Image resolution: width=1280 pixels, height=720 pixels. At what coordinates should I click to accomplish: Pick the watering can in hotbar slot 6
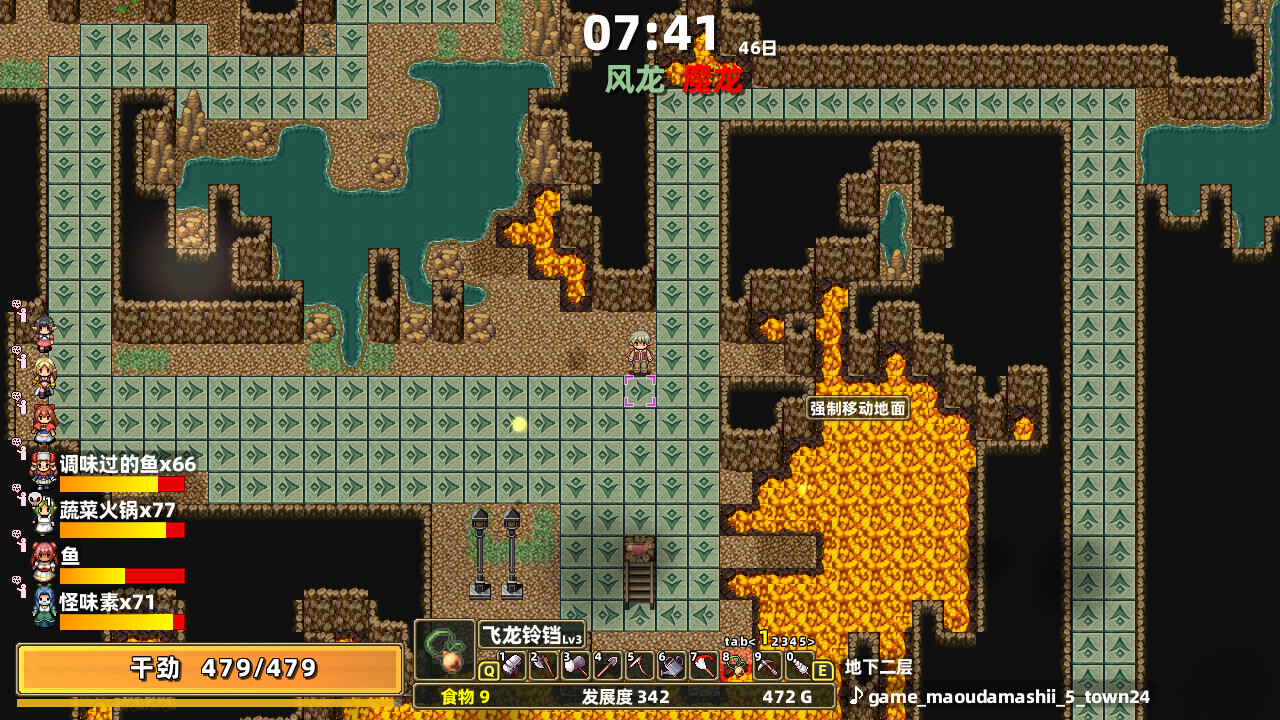point(672,666)
